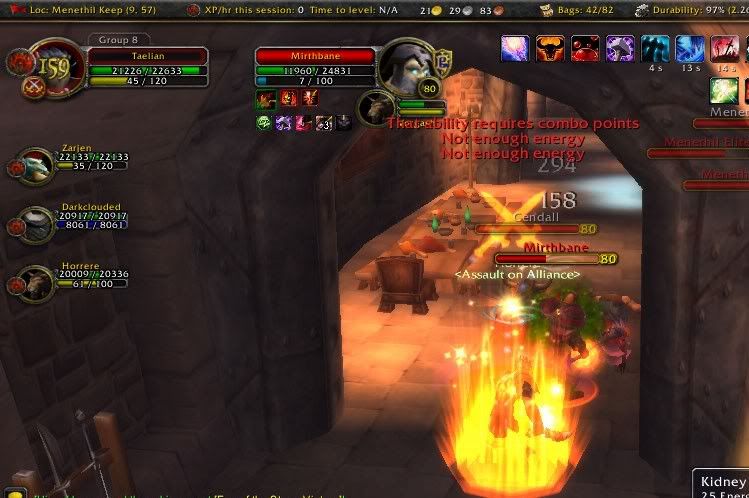Select the lightning orb buff icon
749x498 pixels.
(x=515, y=48)
